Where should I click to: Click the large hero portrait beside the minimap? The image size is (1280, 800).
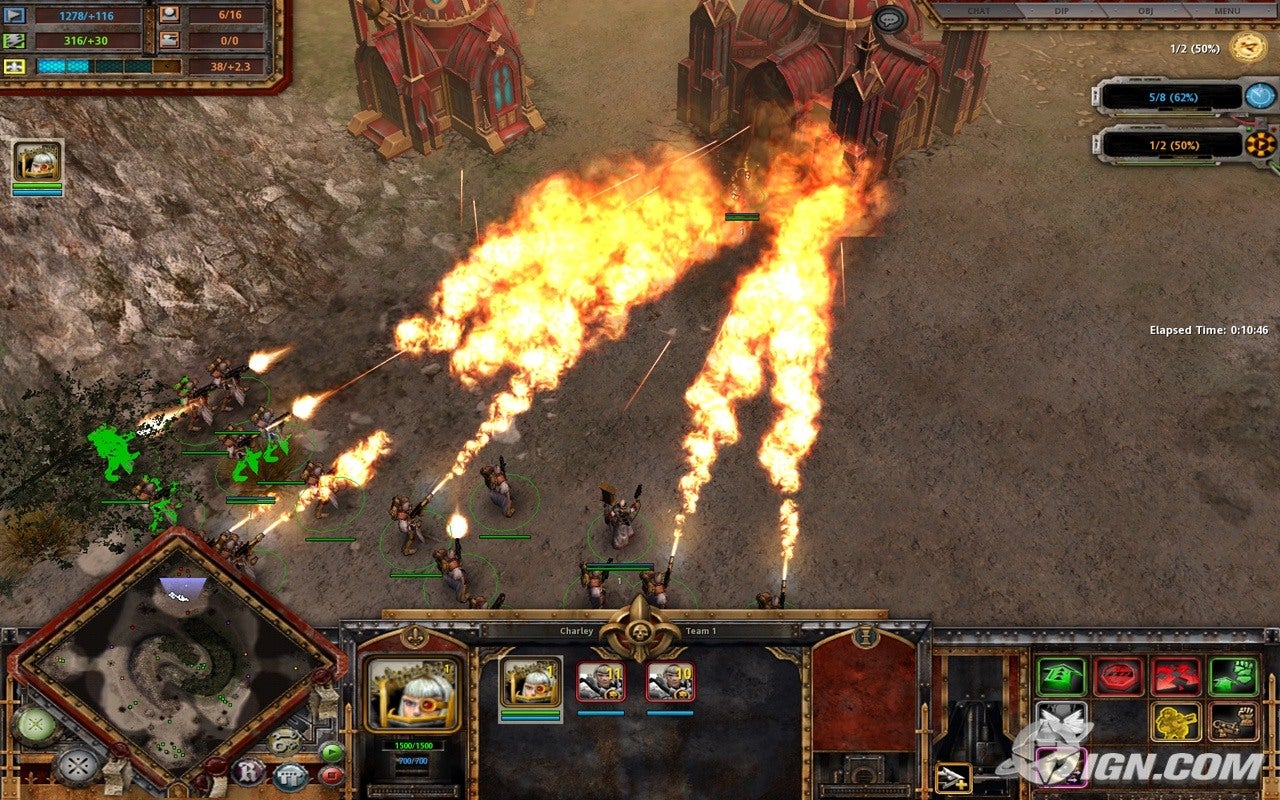click(413, 694)
